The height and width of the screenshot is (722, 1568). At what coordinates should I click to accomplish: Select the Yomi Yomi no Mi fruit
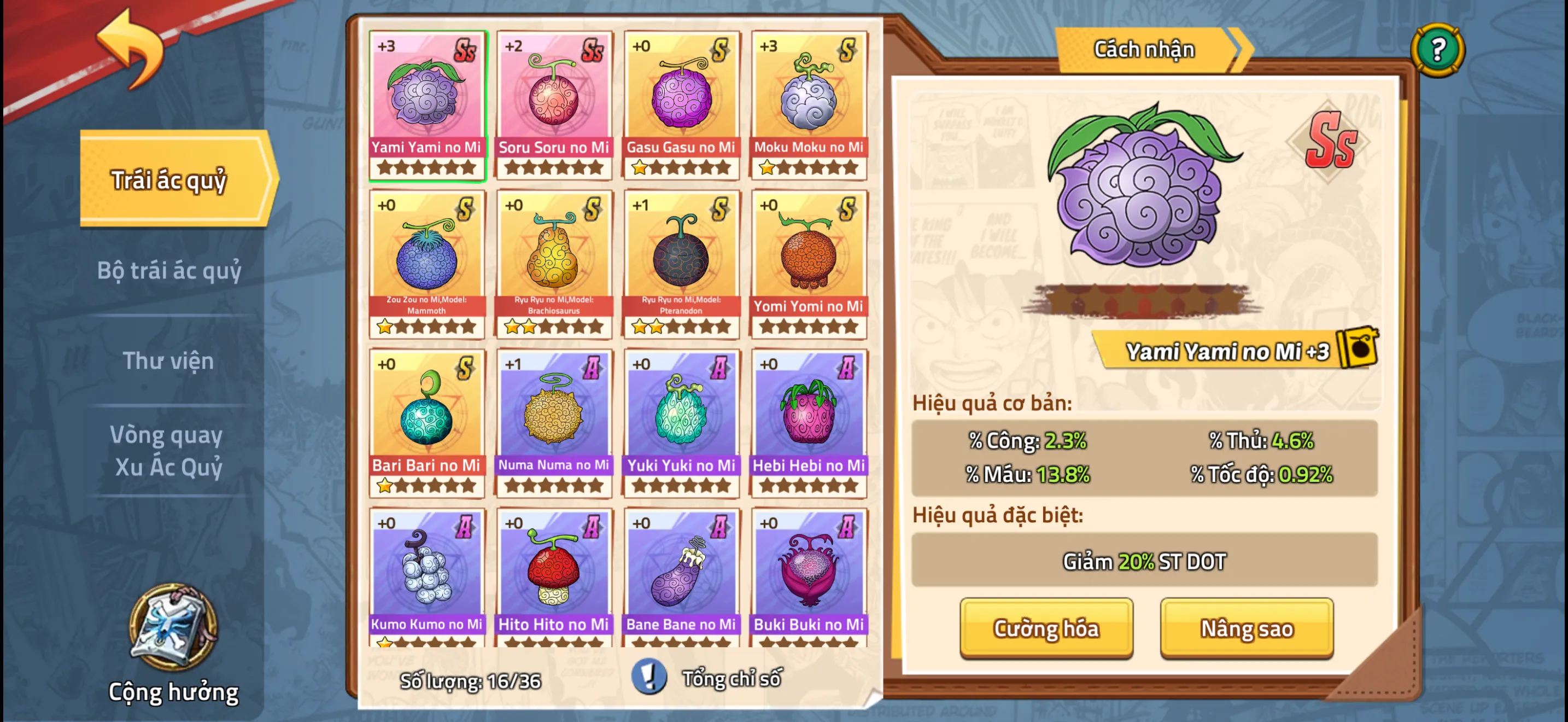(809, 262)
